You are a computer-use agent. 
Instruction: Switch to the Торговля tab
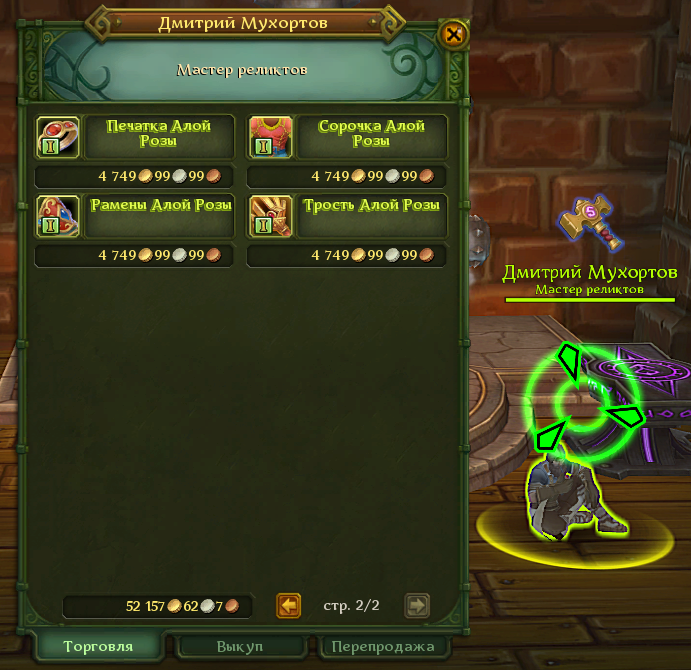(x=97, y=646)
